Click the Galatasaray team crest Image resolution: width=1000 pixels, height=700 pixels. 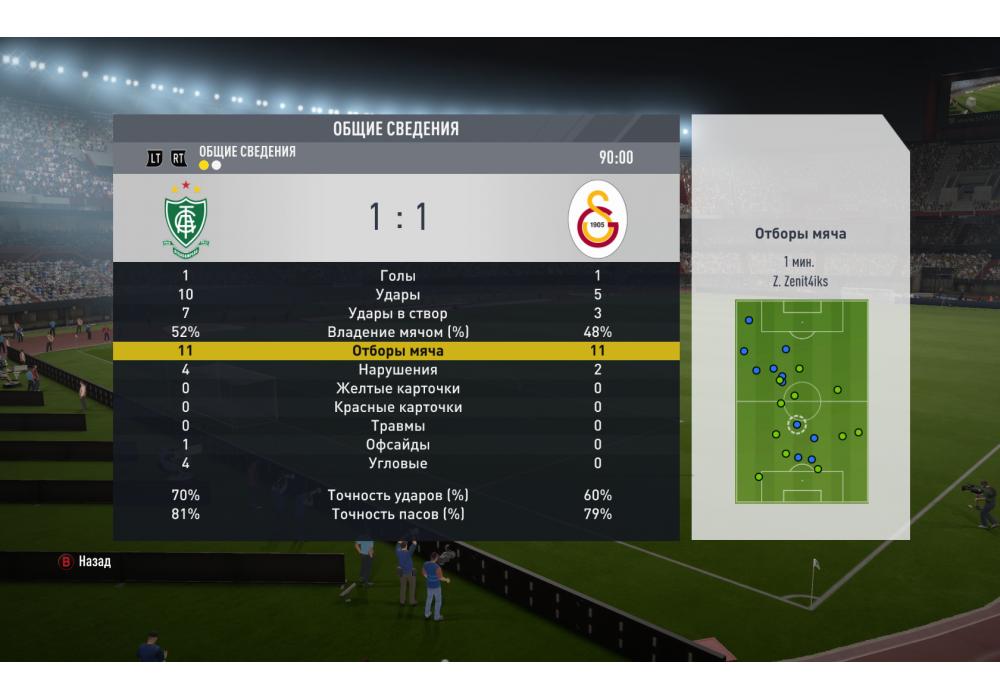[598, 219]
